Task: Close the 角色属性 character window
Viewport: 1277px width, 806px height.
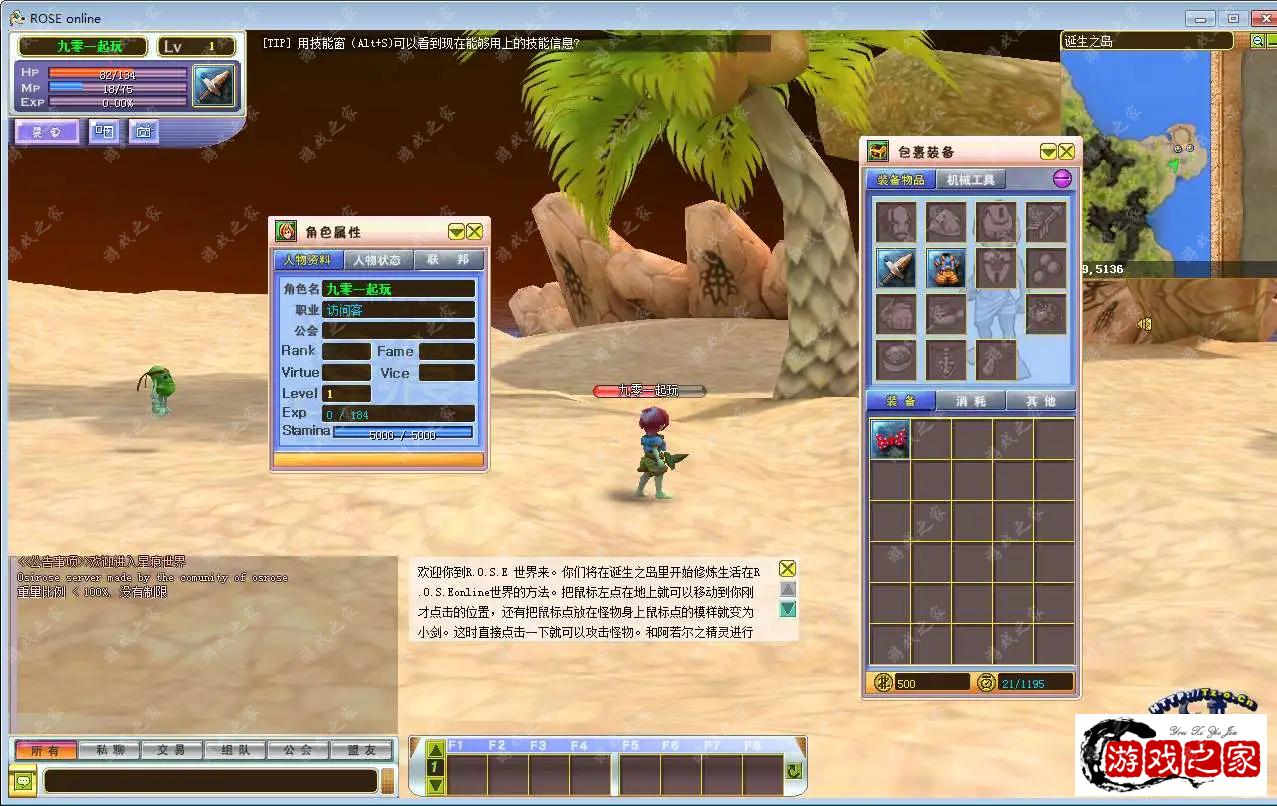Action: (475, 231)
